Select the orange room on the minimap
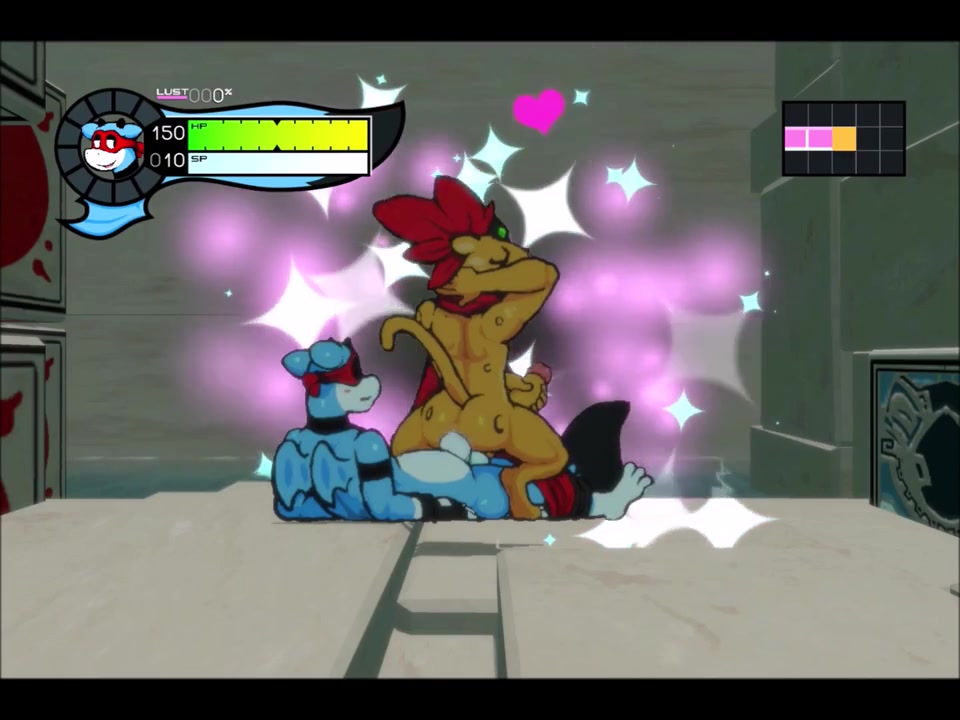960x720 pixels. [x=844, y=138]
